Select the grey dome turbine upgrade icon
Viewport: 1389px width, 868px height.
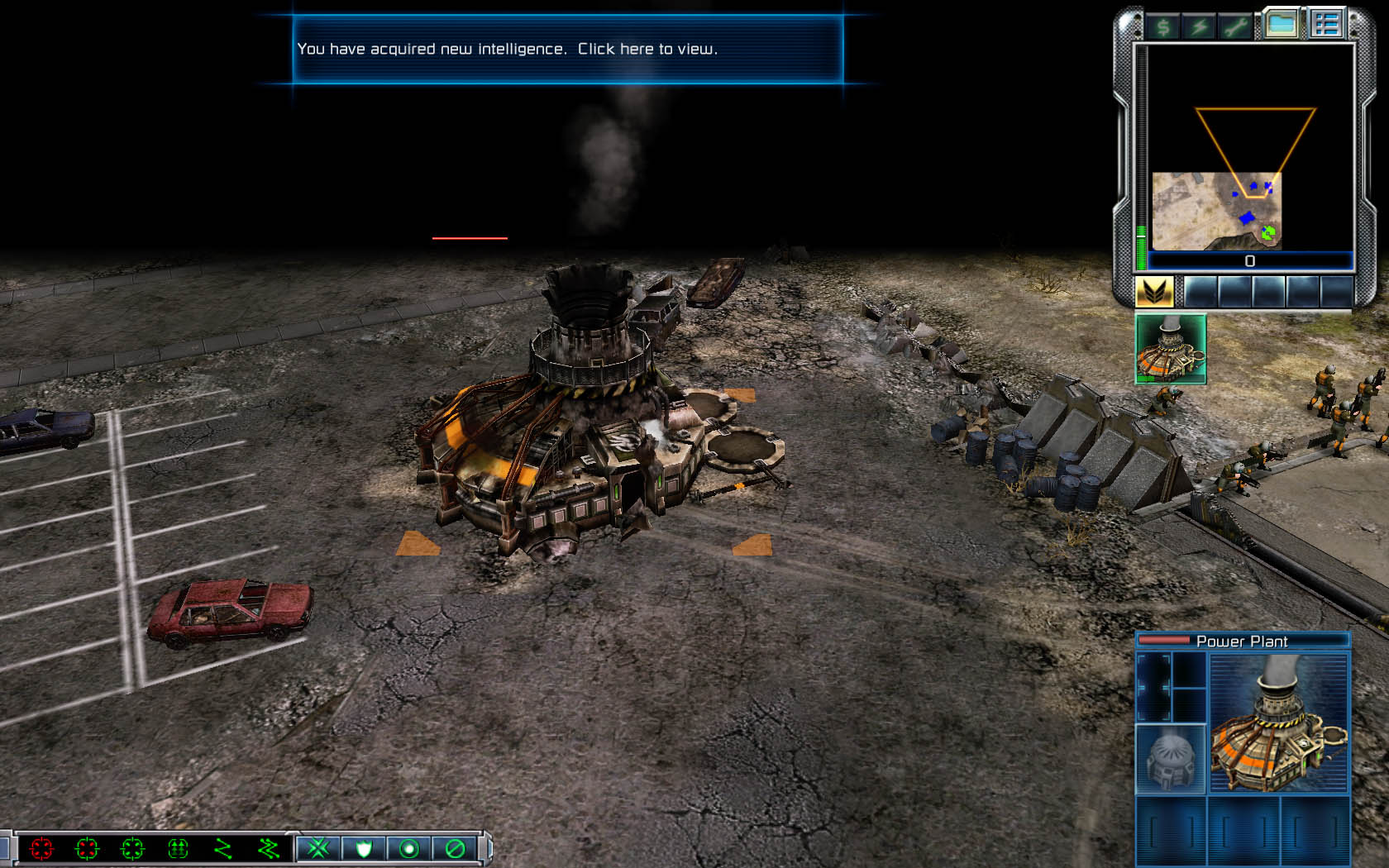[1172, 759]
